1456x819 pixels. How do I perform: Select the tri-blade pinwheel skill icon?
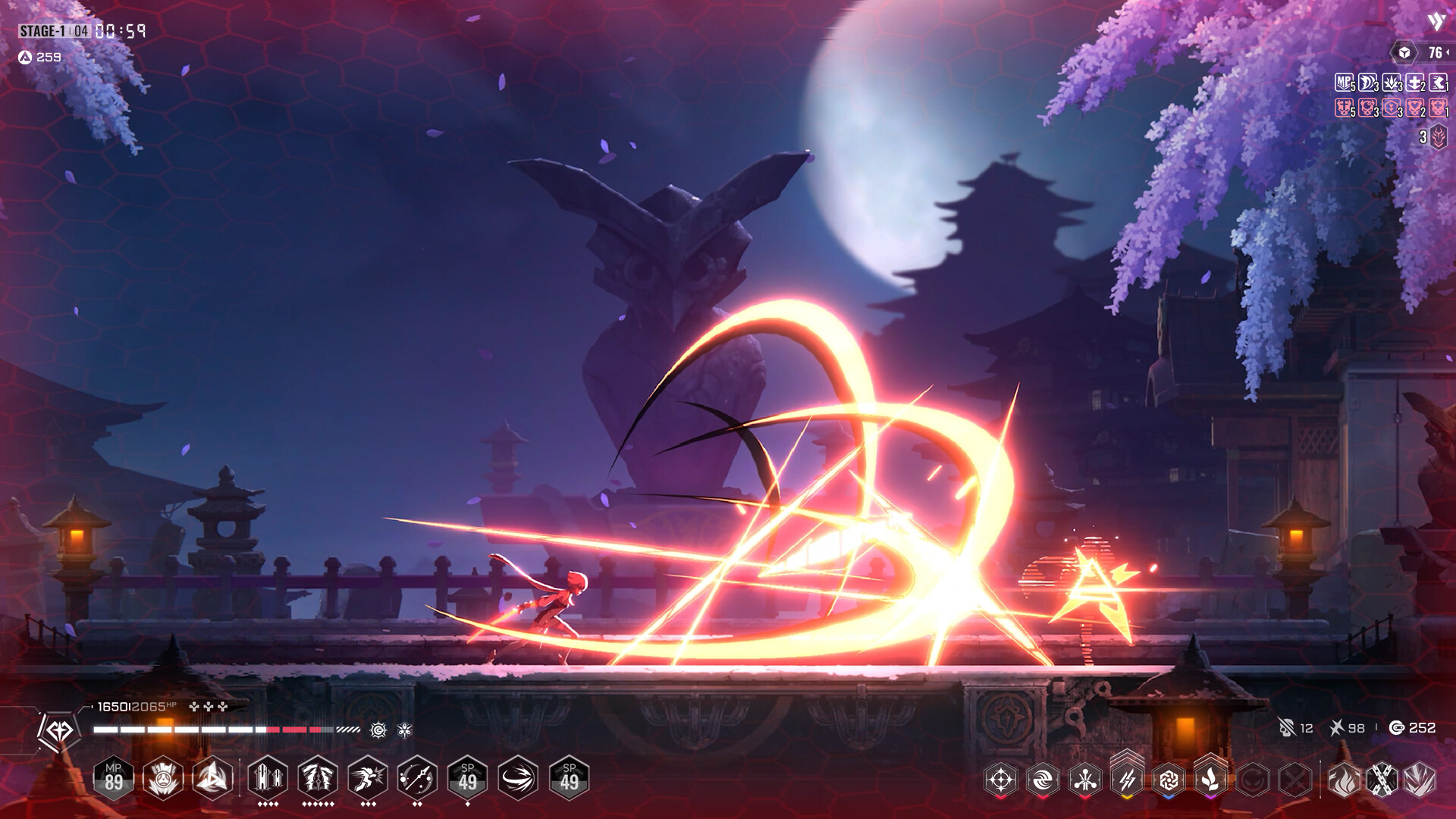[x=212, y=780]
